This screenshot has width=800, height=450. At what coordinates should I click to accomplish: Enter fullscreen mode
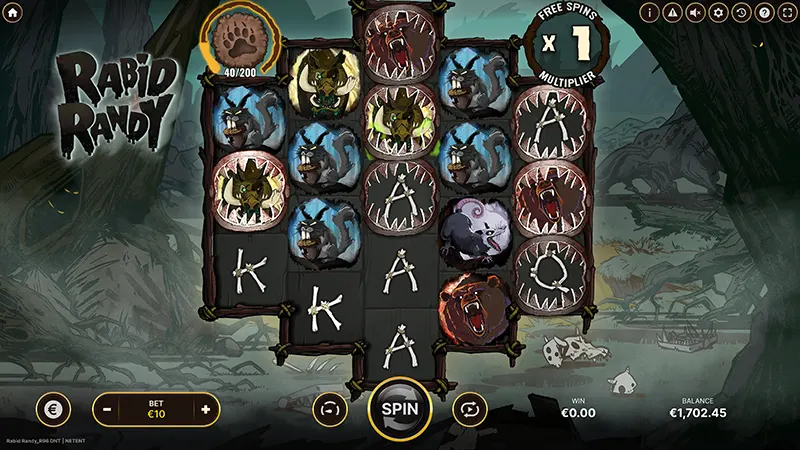(786, 13)
